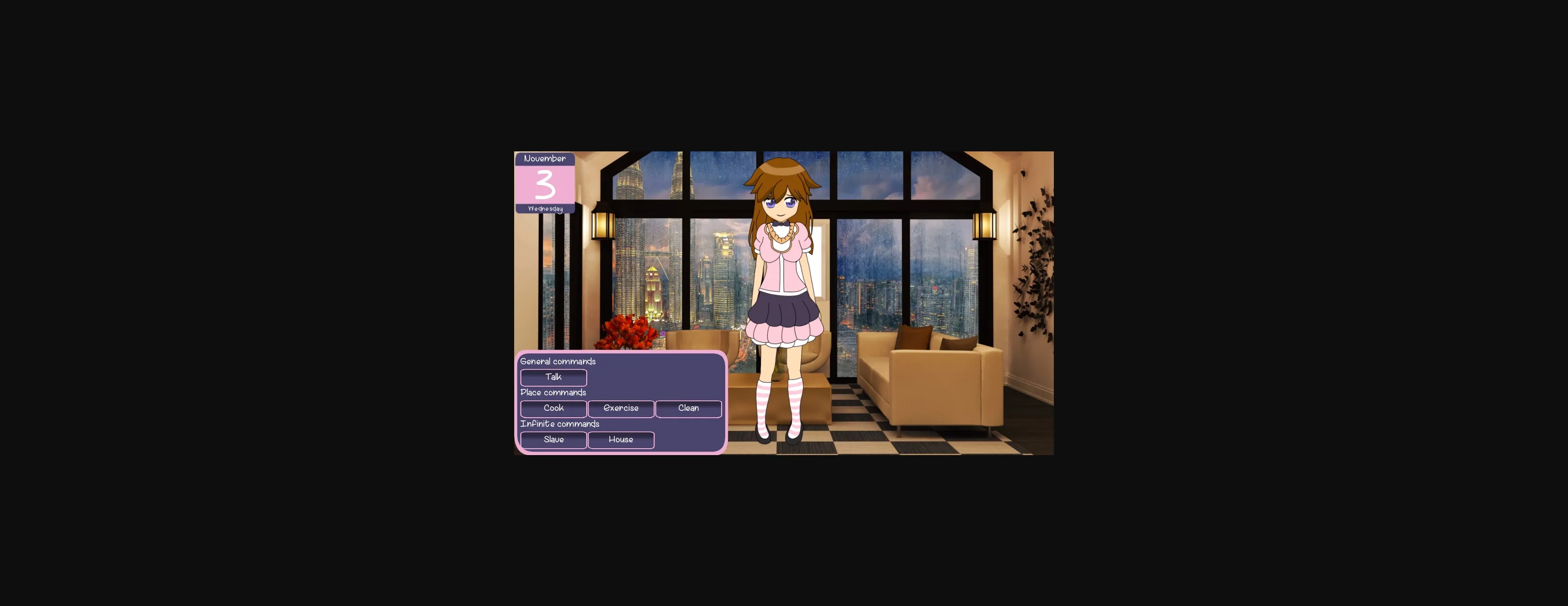
Task: Click the Talk button
Action: tap(553, 377)
